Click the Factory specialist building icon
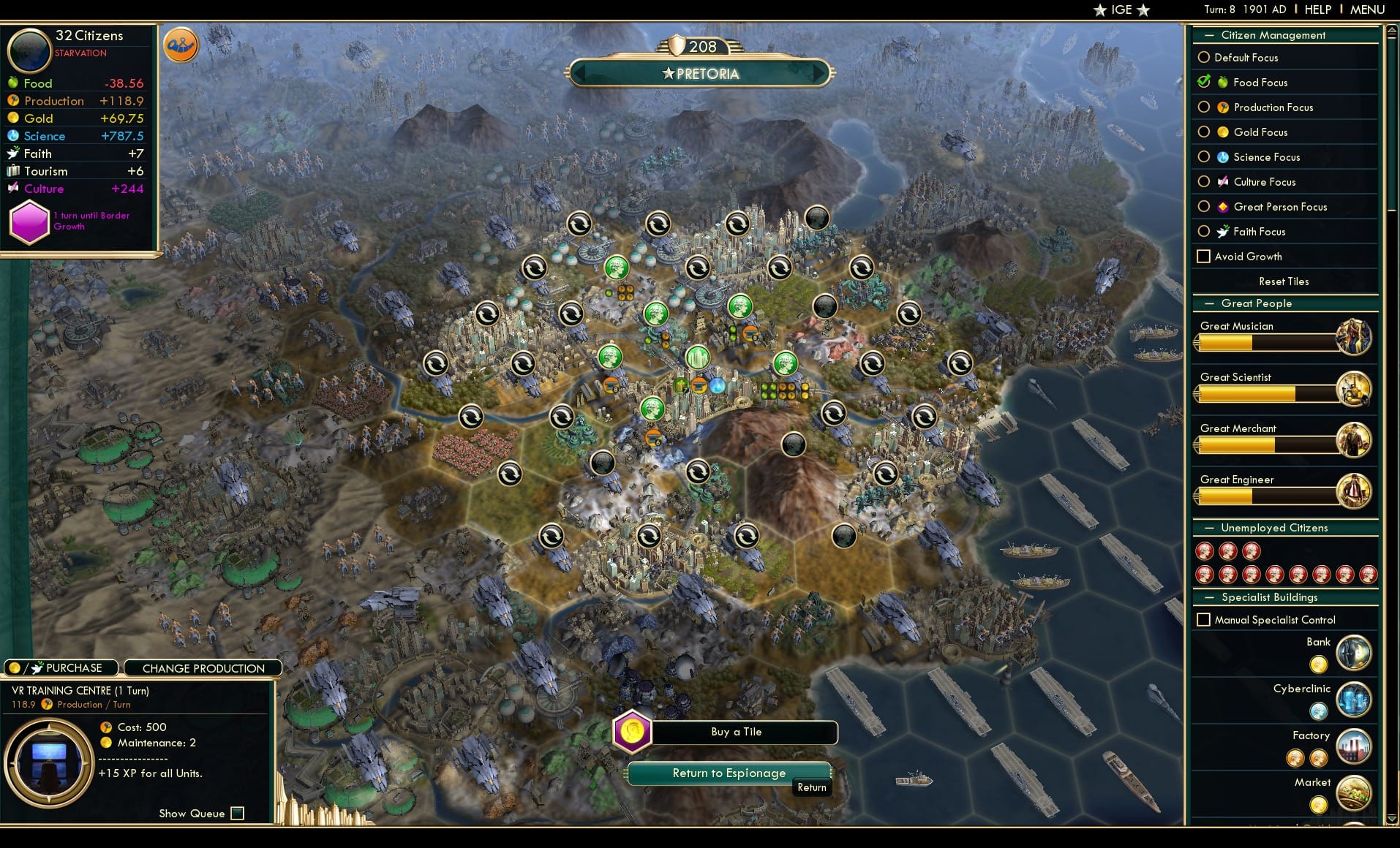 (1353, 746)
